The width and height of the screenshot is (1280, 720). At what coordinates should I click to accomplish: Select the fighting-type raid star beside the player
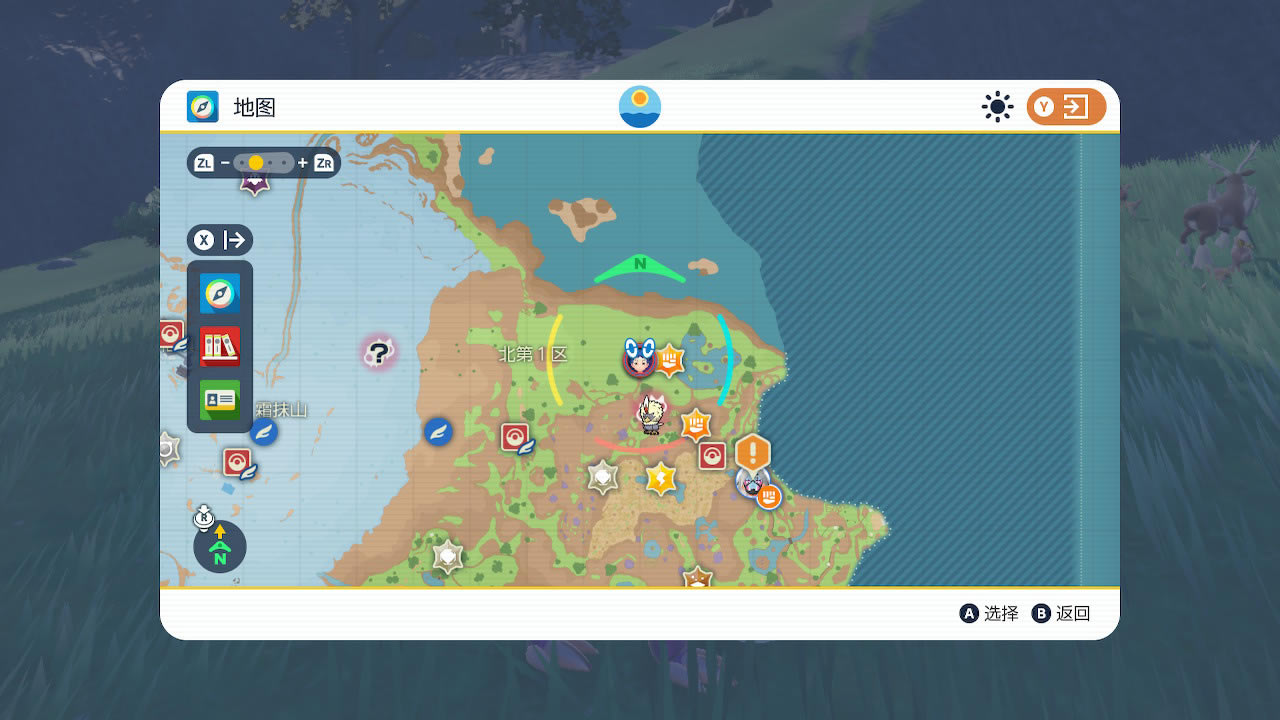coord(669,360)
